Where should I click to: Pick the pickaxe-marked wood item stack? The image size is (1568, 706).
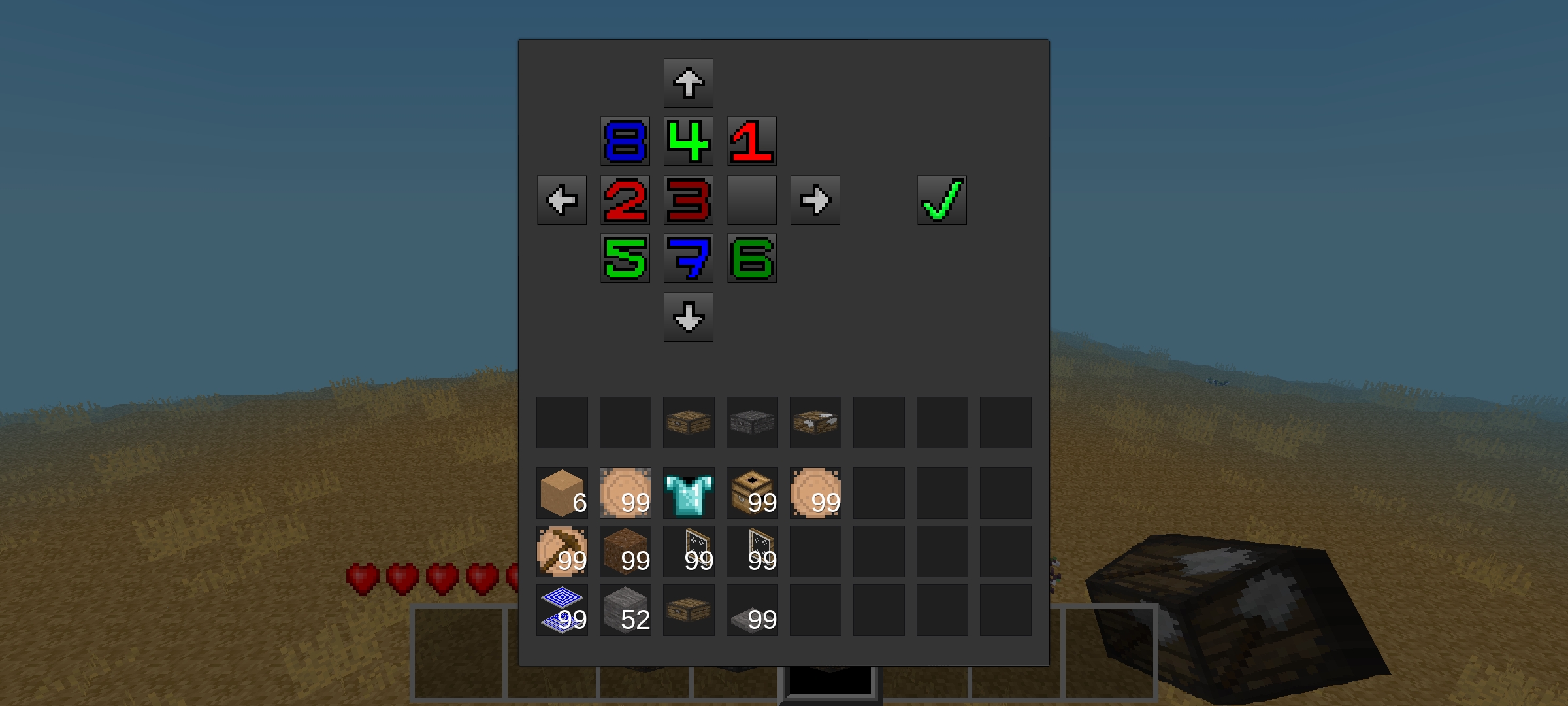coord(561,552)
